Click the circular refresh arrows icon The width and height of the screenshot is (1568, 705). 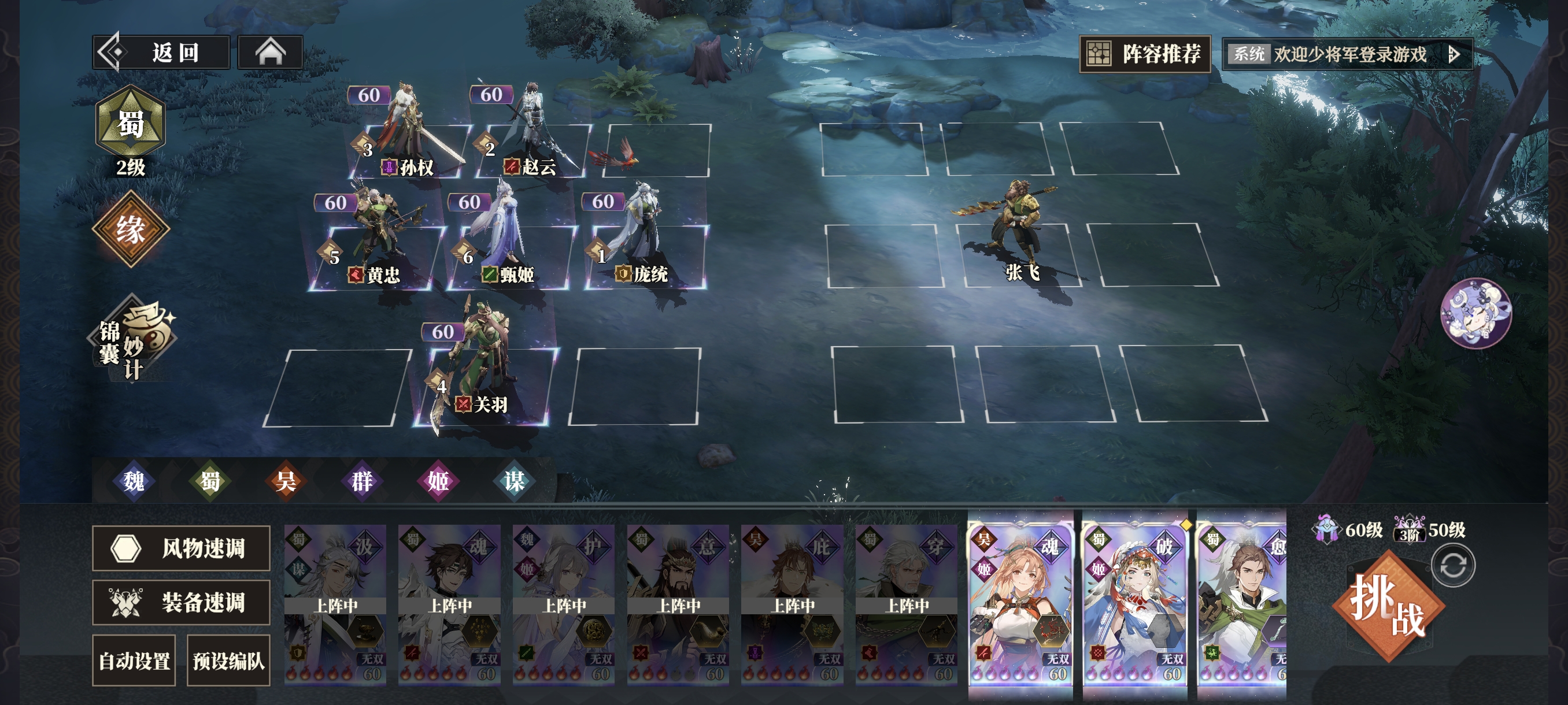point(1453,566)
